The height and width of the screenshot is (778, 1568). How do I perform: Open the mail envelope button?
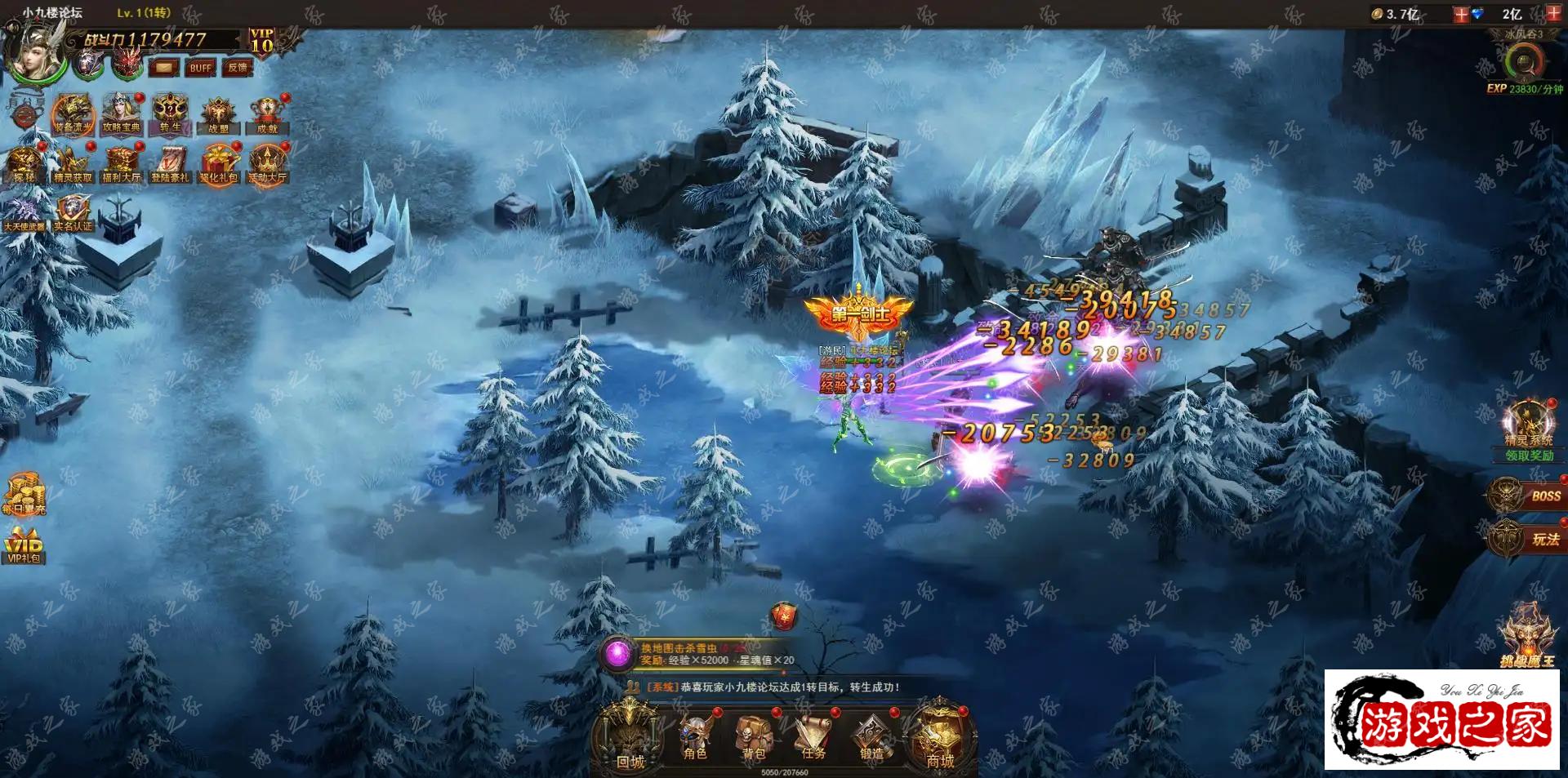(163, 67)
